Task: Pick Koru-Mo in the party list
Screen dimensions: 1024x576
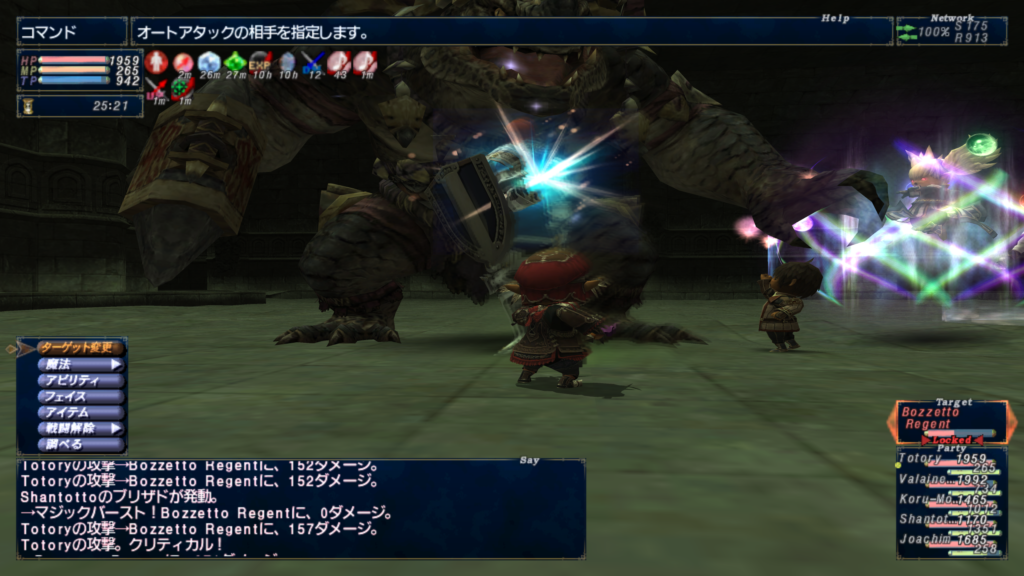Action: point(950,499)
